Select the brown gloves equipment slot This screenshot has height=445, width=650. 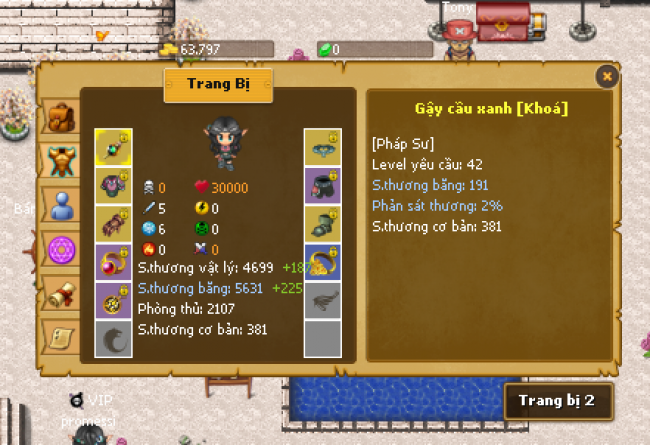[113, 224]
